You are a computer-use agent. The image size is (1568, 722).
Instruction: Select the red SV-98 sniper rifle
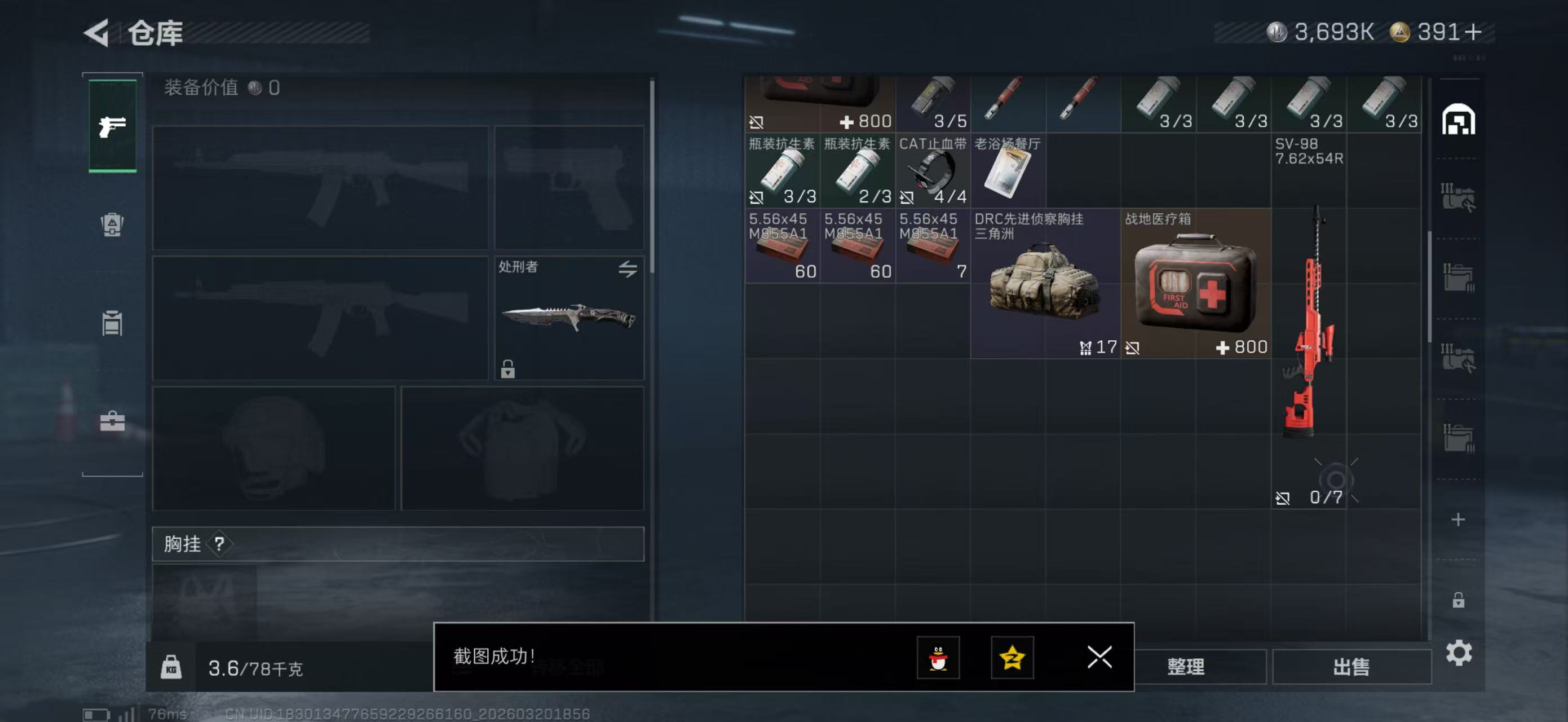click(1309, 321)
